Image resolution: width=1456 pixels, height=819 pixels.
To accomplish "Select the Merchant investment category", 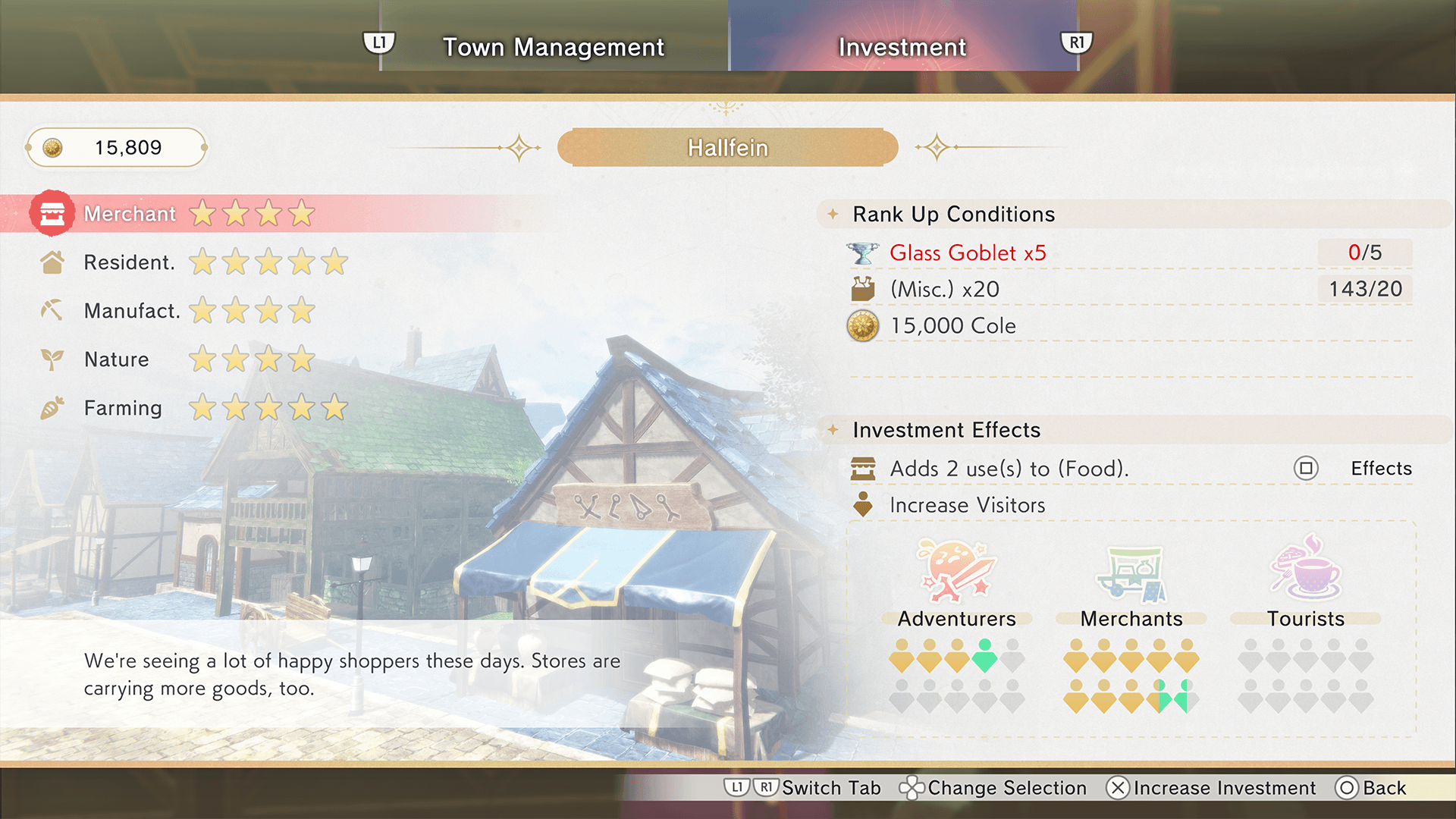I will [x=130, y=214].
